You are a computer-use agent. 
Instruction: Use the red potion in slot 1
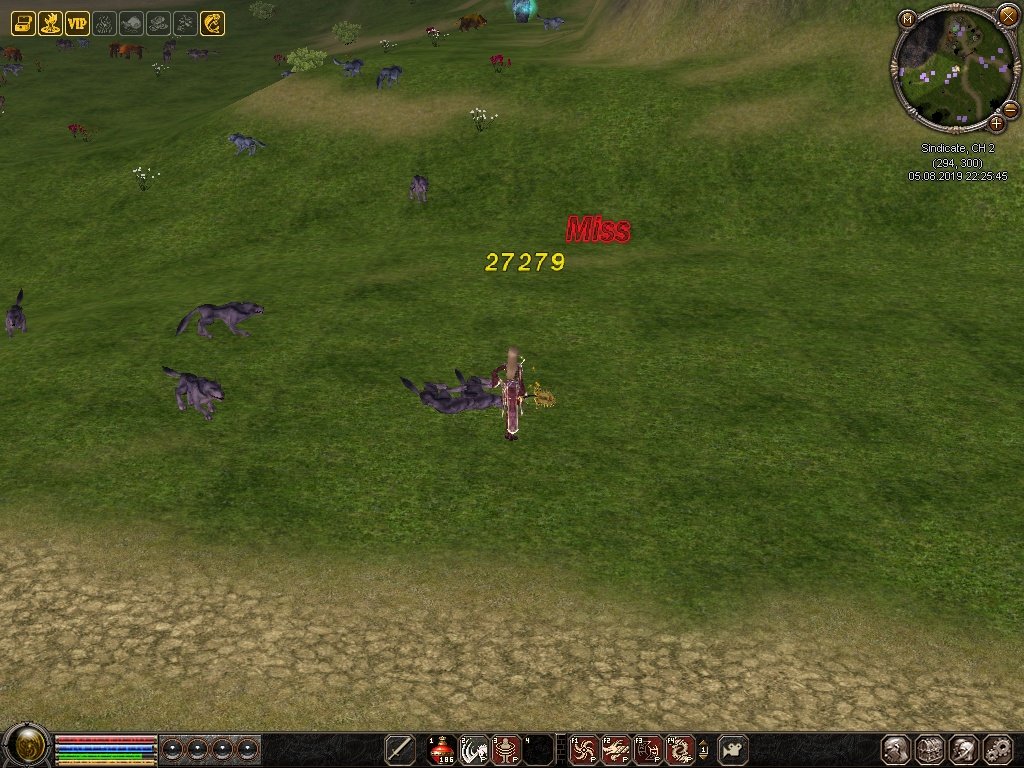(x=443, y=750)
